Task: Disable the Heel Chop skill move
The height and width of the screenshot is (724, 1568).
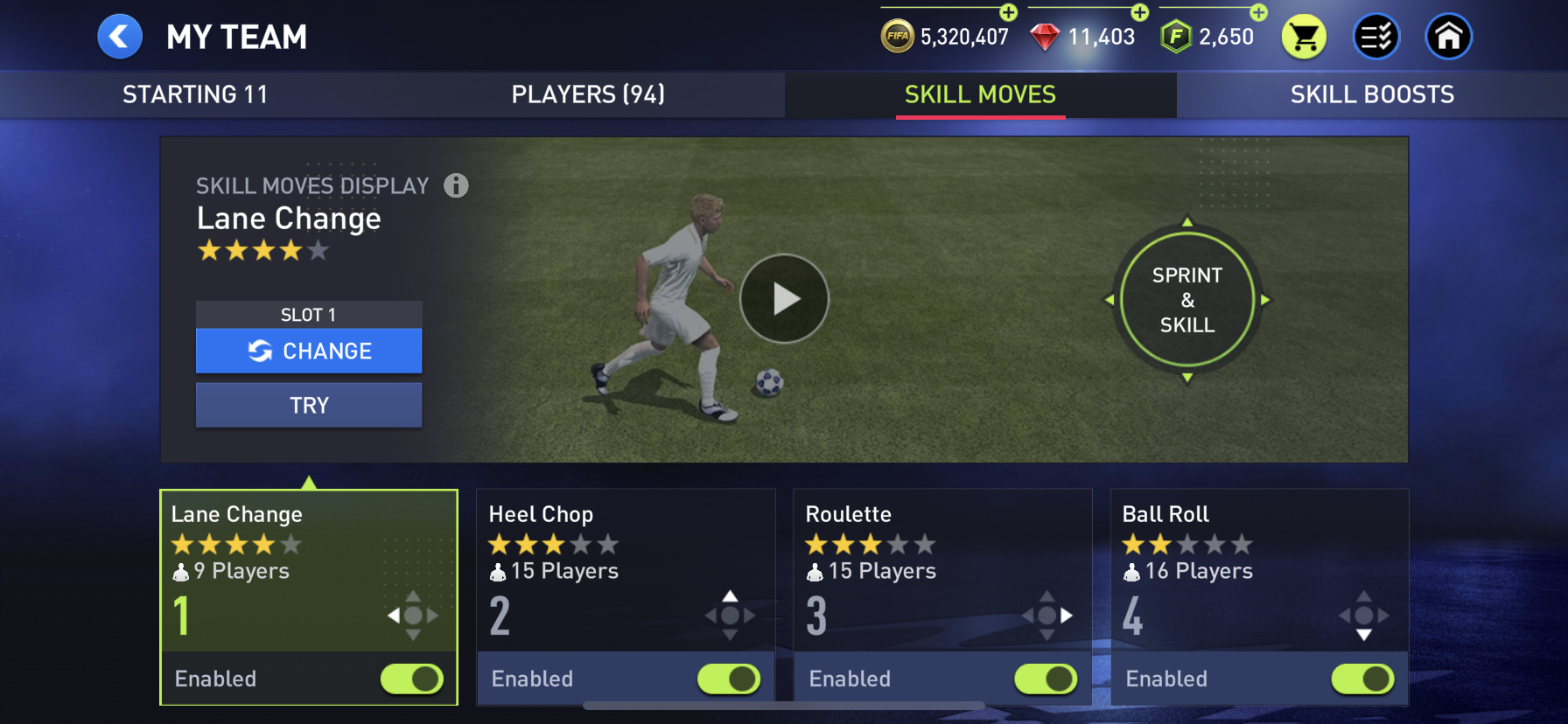Action: pyautogui.click(x=729, y=679)
